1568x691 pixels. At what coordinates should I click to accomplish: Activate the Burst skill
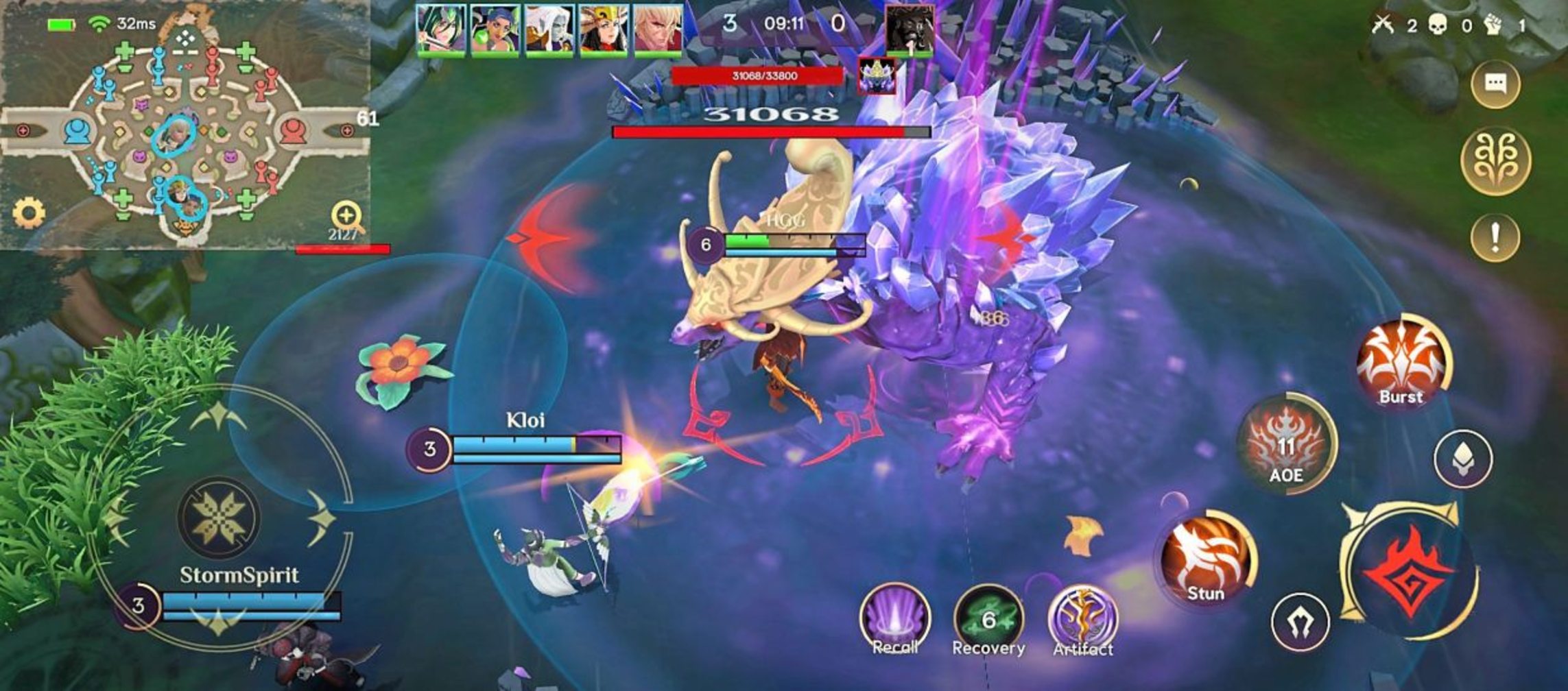(x=1402, y=365)
